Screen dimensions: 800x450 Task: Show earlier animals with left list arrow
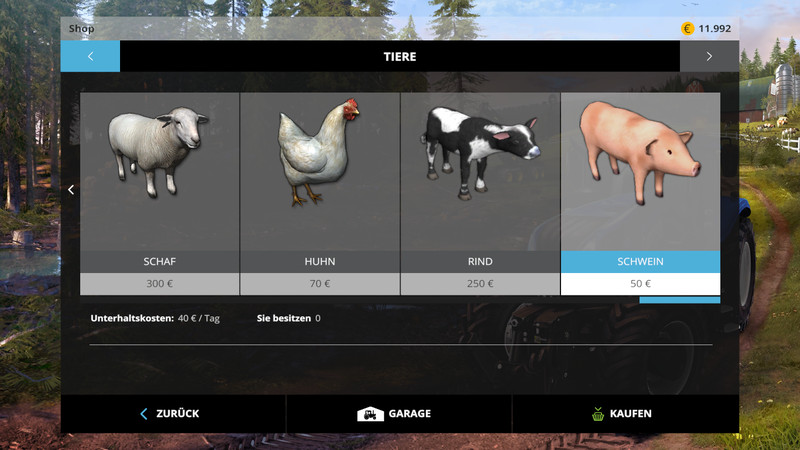coord(71,189)
